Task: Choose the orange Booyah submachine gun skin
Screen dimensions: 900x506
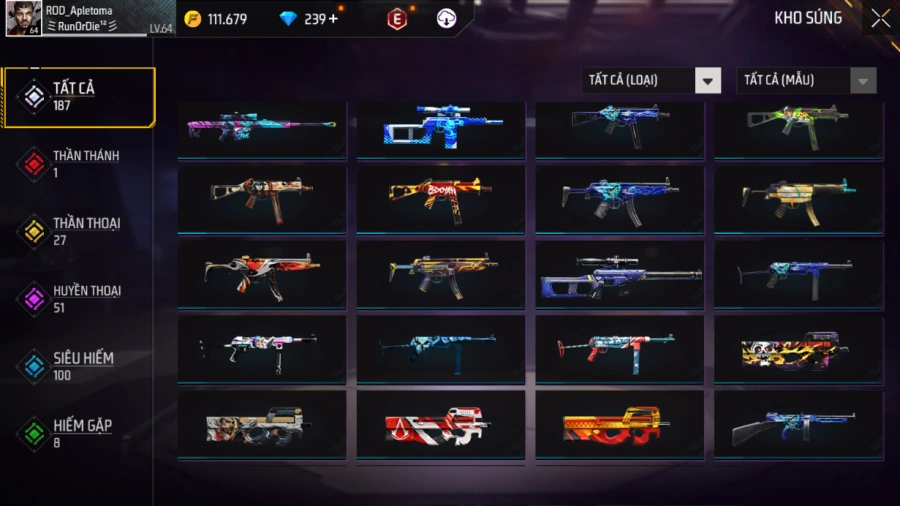Action: point(440,199)
